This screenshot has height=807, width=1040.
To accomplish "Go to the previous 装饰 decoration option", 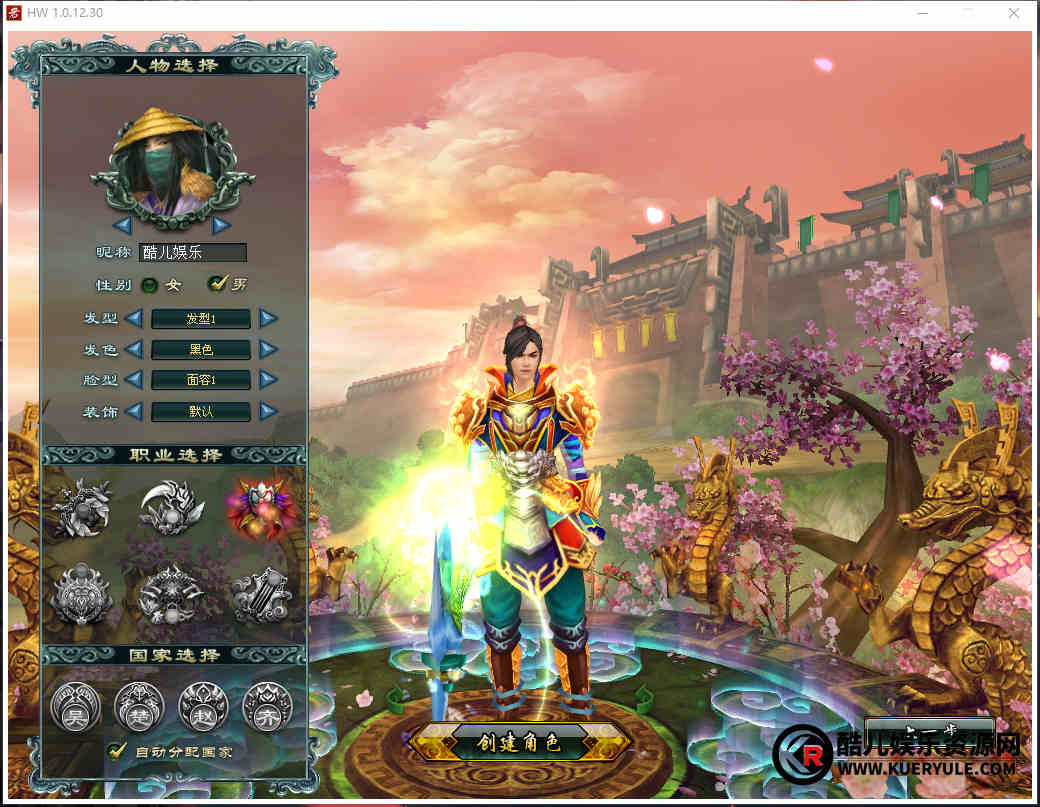I will point(133,411).
